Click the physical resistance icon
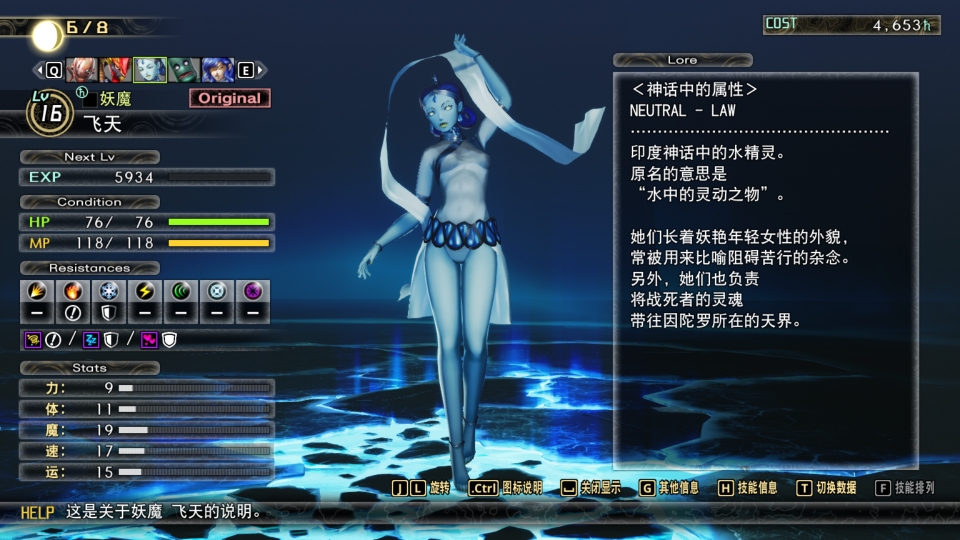 click(35, 292)
